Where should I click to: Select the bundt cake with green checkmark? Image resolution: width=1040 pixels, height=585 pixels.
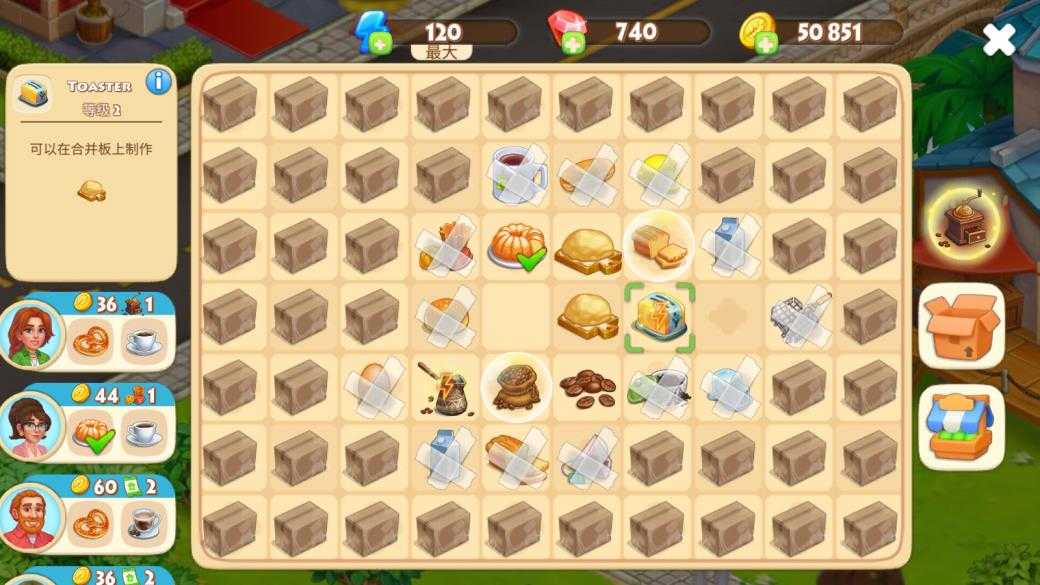pos(517,246)
